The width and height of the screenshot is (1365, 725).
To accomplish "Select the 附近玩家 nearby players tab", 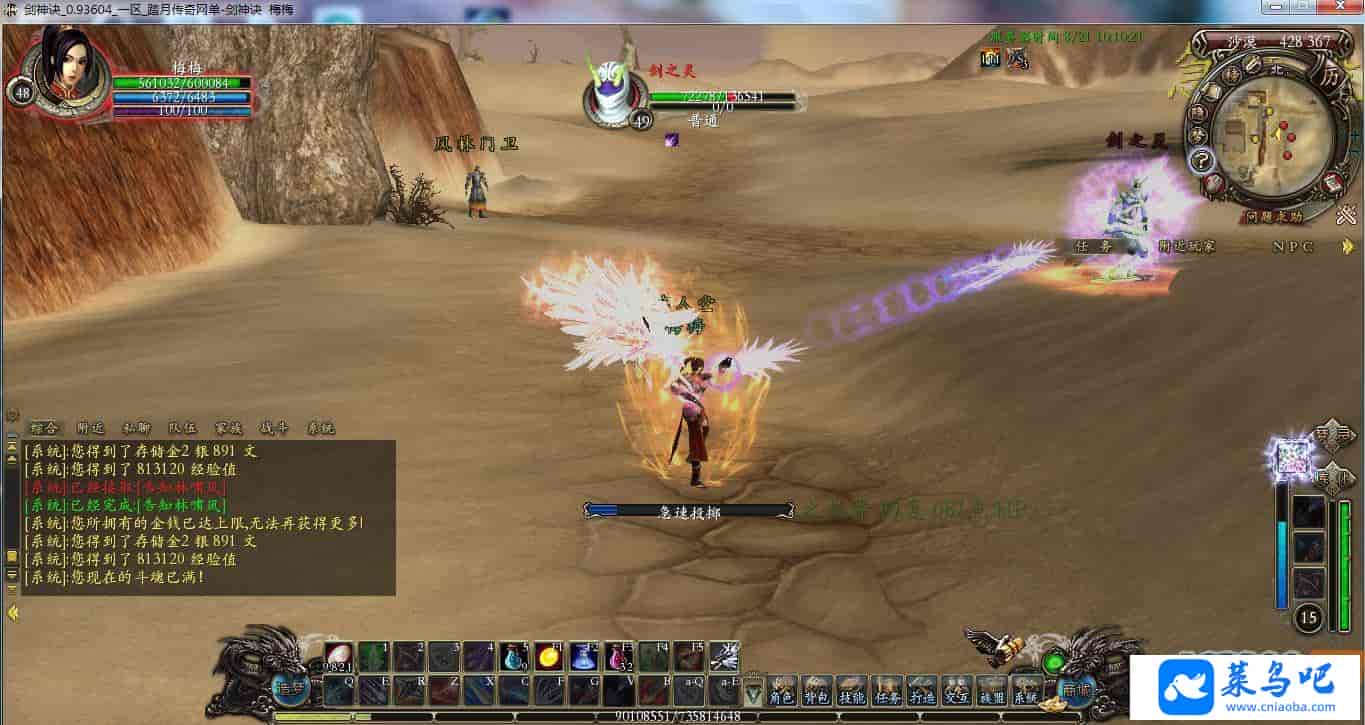I will click(1187, 246).
